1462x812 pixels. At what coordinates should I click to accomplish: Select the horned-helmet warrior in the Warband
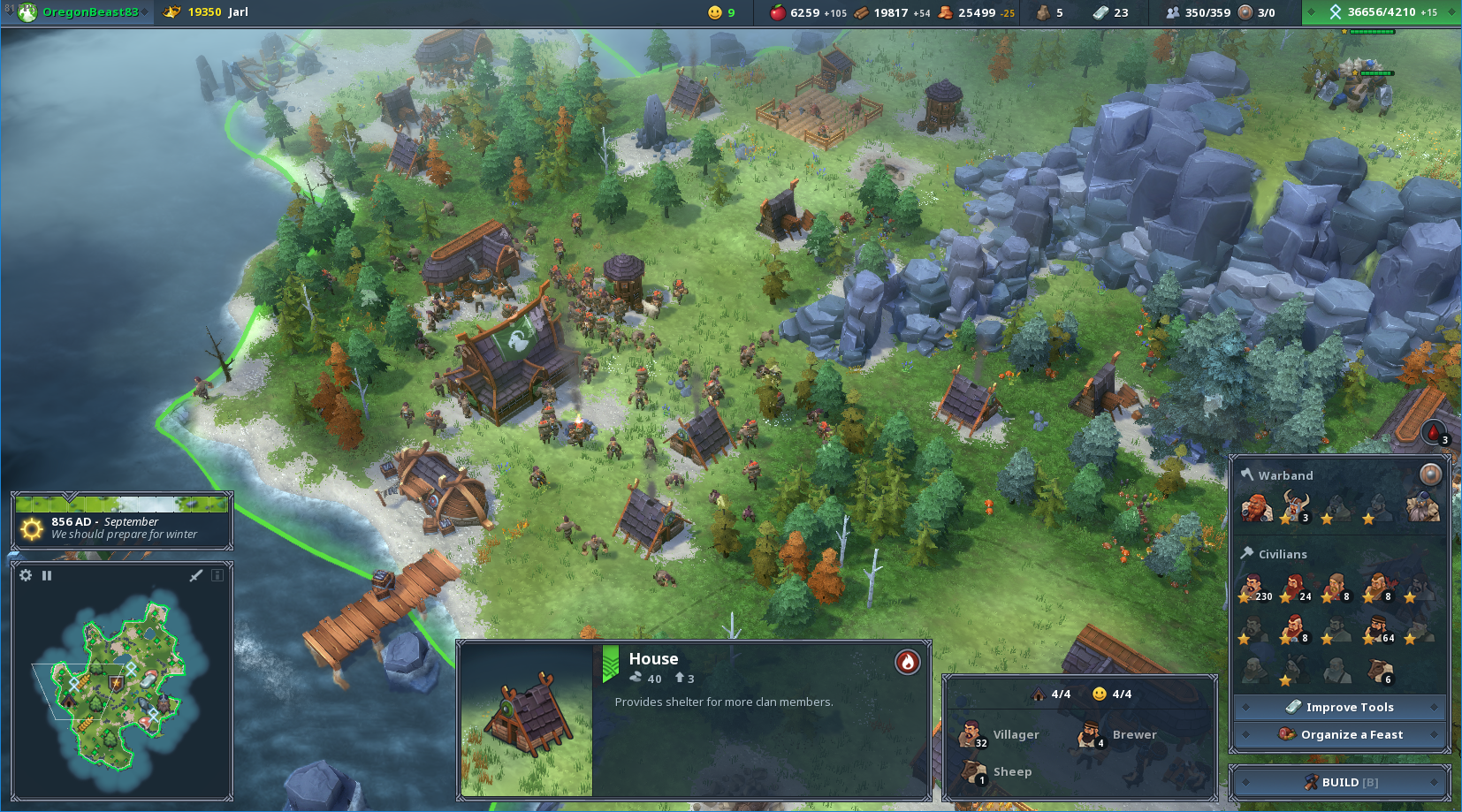[x=1295, y=508]
